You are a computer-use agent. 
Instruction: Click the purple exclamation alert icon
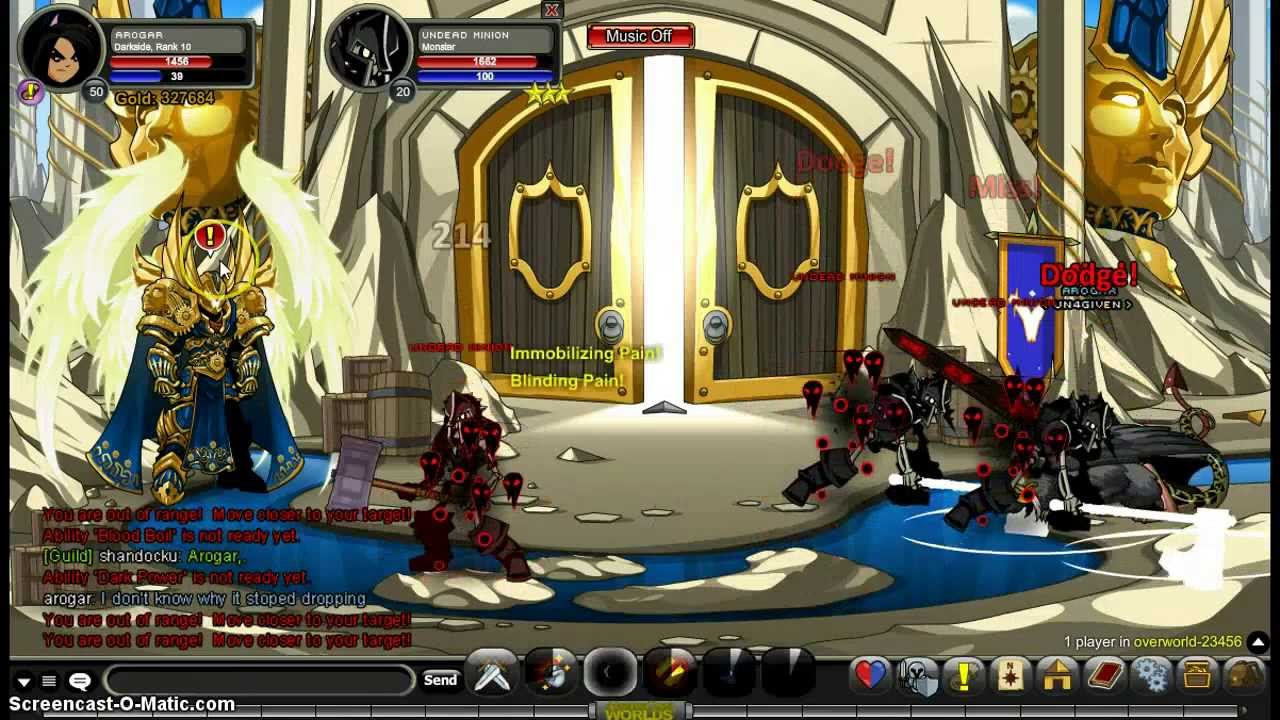(30, 92)
